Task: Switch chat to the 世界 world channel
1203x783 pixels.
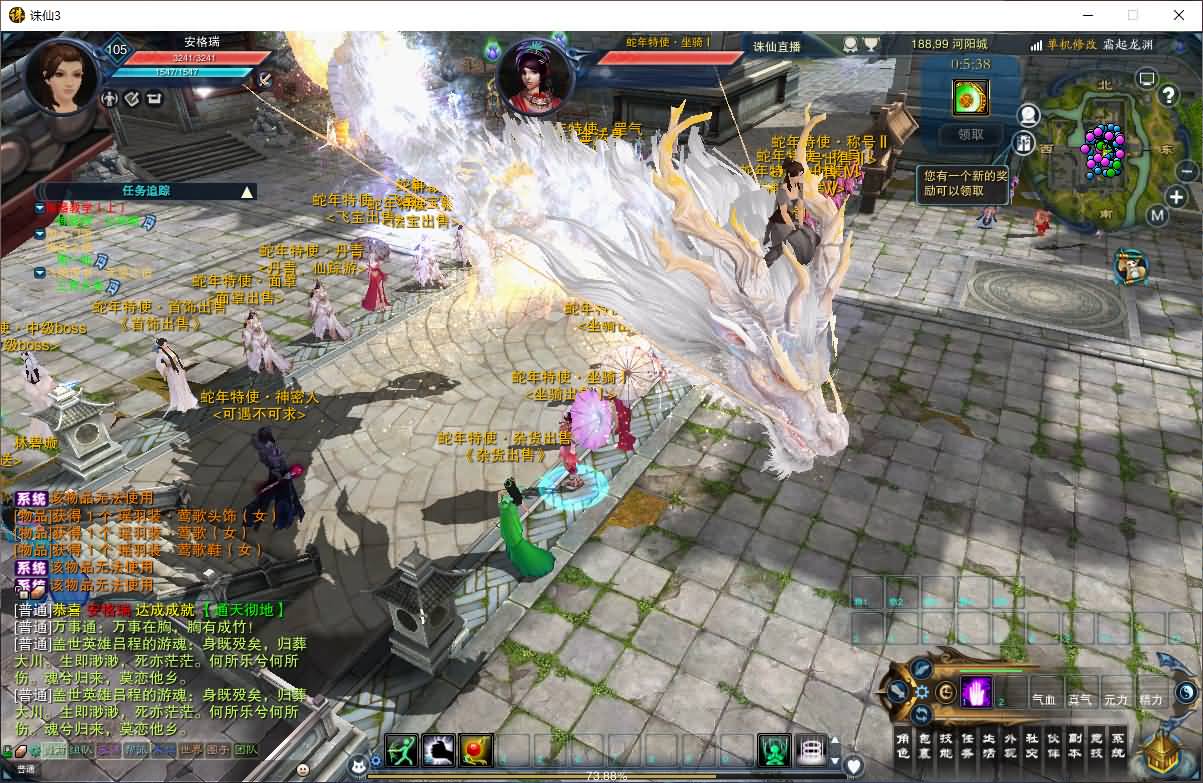Action: click(191, 749)
